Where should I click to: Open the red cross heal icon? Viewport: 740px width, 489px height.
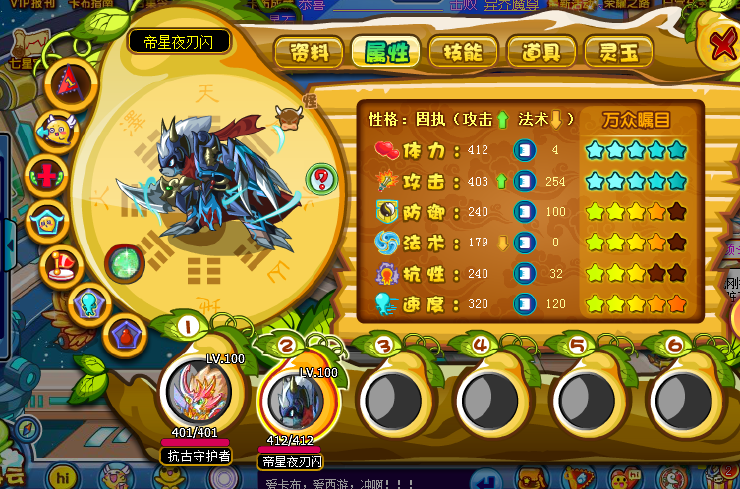tap(47, 174)
